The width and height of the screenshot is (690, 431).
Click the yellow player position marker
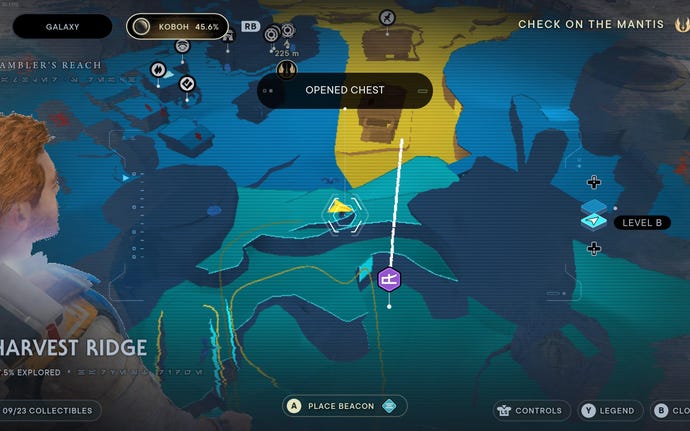click(342, 209)
